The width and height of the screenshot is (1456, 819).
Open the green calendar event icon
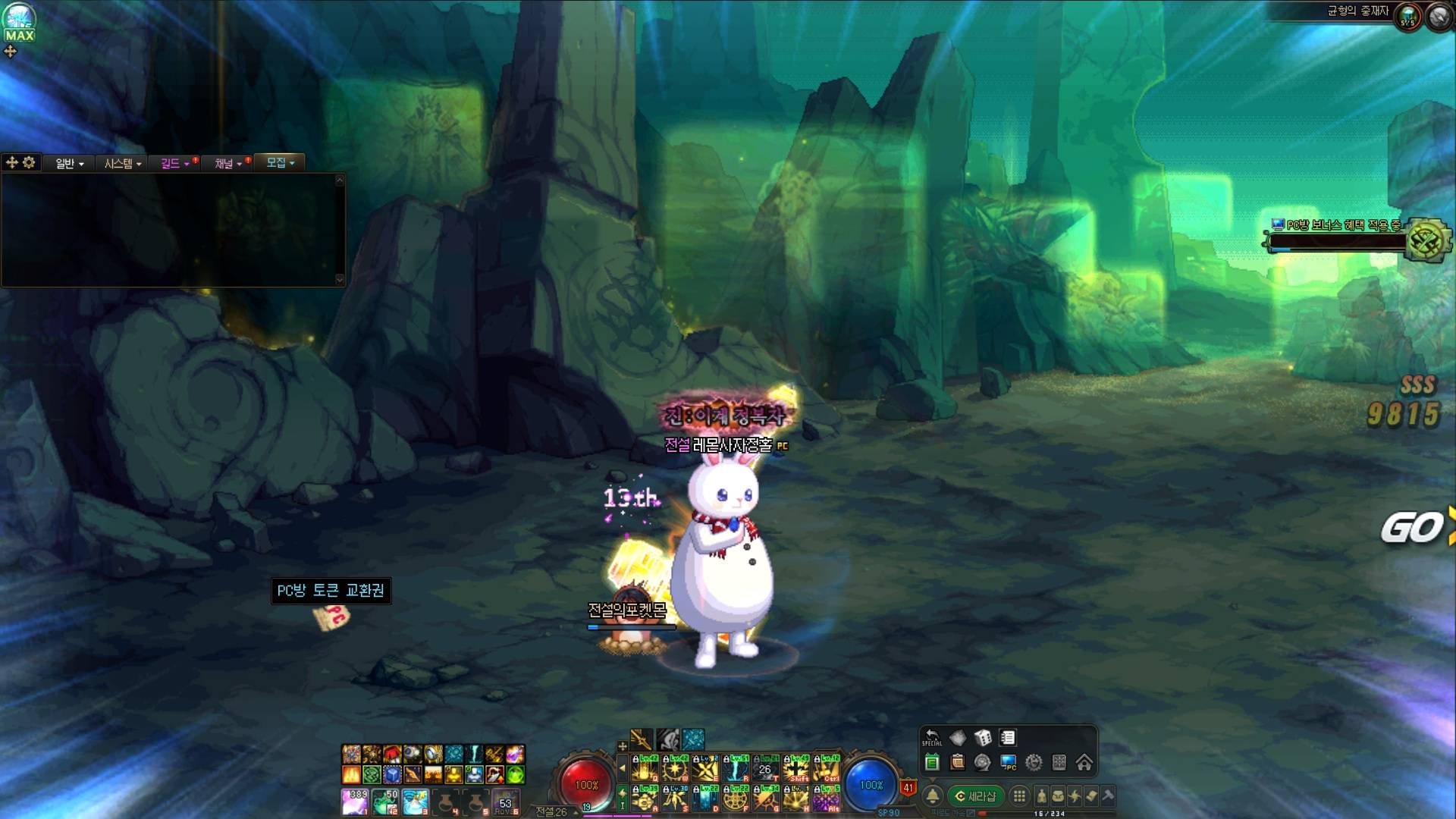[x=932, y=762]
